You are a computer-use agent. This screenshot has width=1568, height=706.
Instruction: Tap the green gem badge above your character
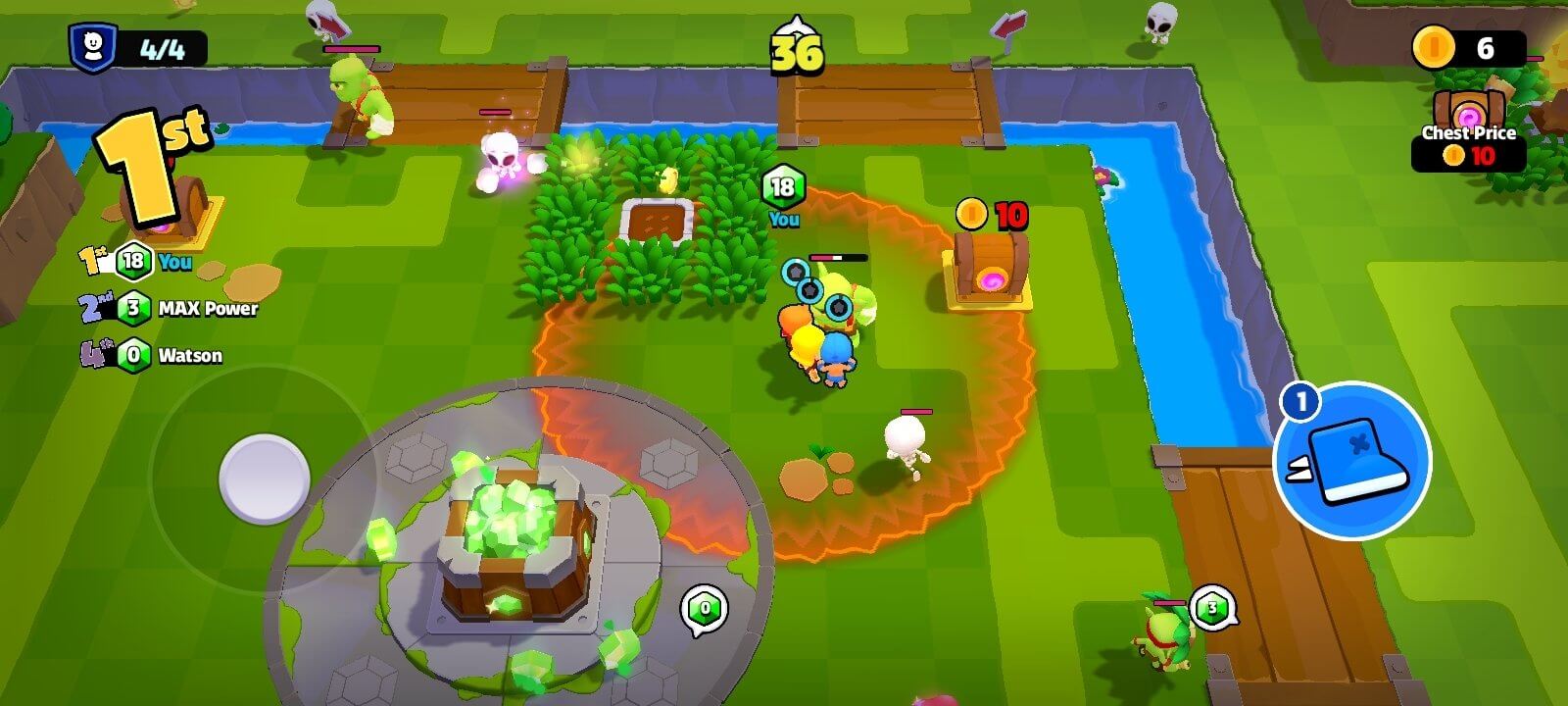tap(782, 182)
